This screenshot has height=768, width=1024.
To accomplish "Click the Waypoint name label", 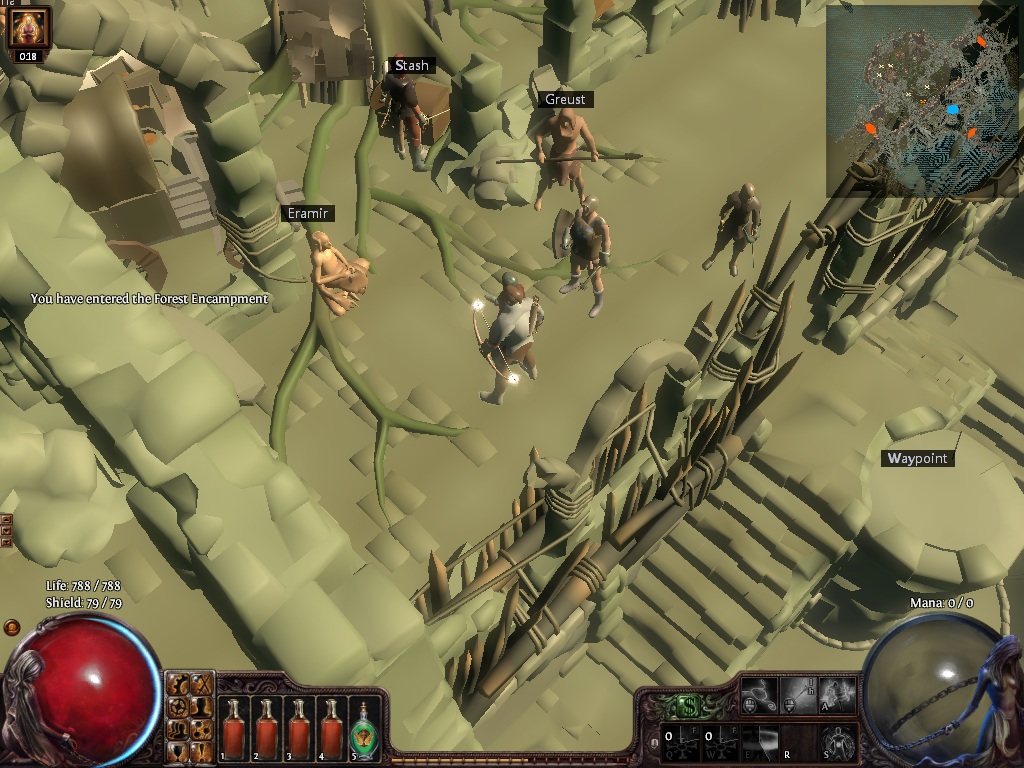I will [918, 458].
